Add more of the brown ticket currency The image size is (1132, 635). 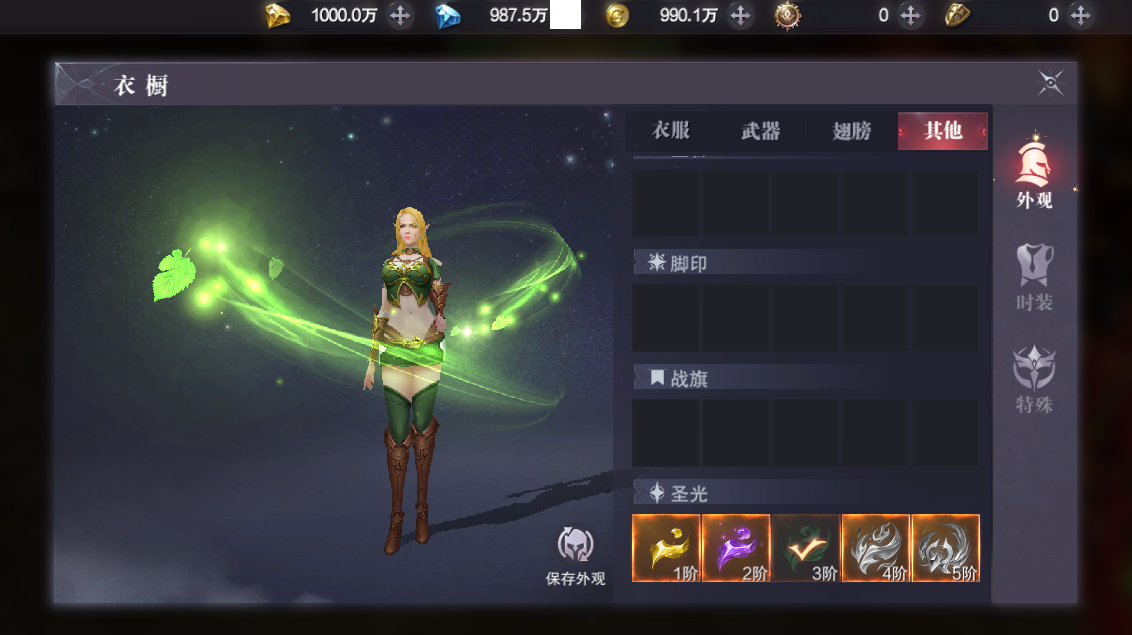point(1080,15)
